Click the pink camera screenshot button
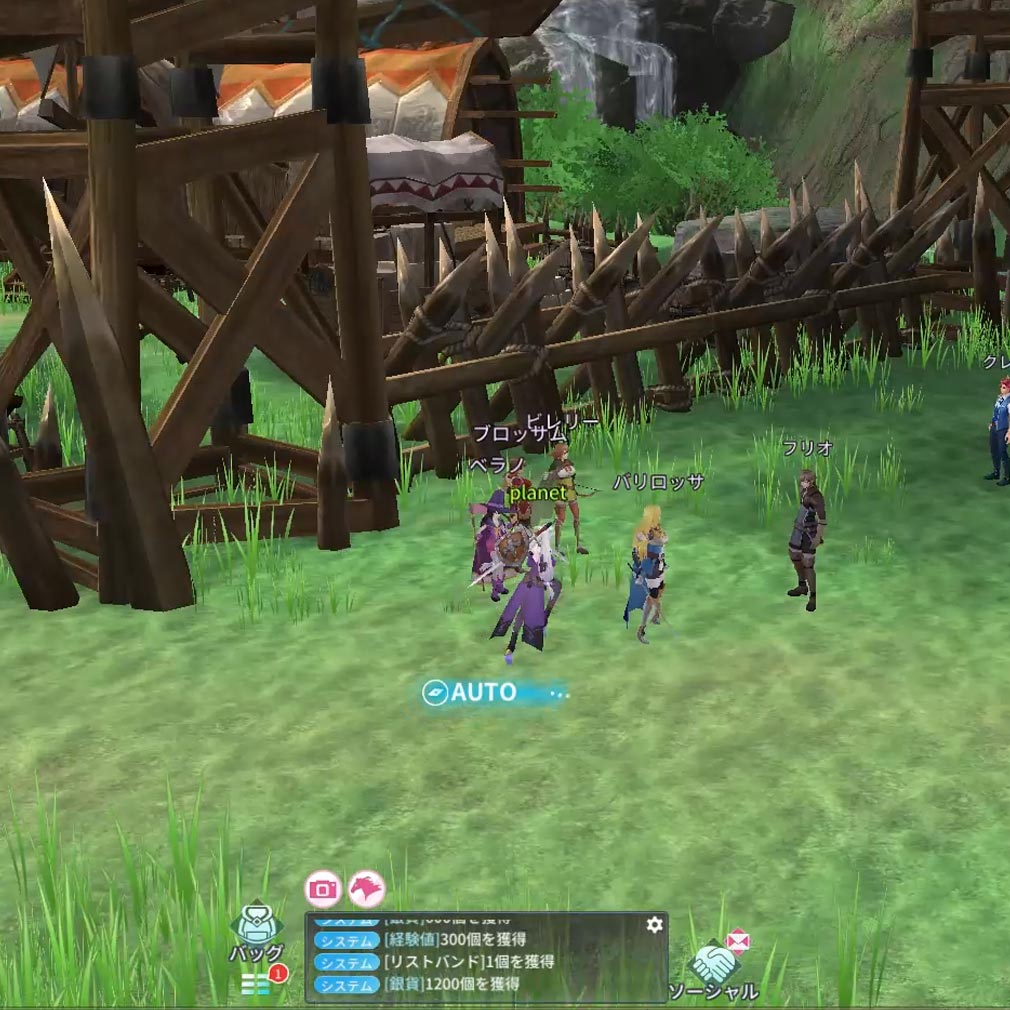1010x1010 pixels. pos(323,888)
